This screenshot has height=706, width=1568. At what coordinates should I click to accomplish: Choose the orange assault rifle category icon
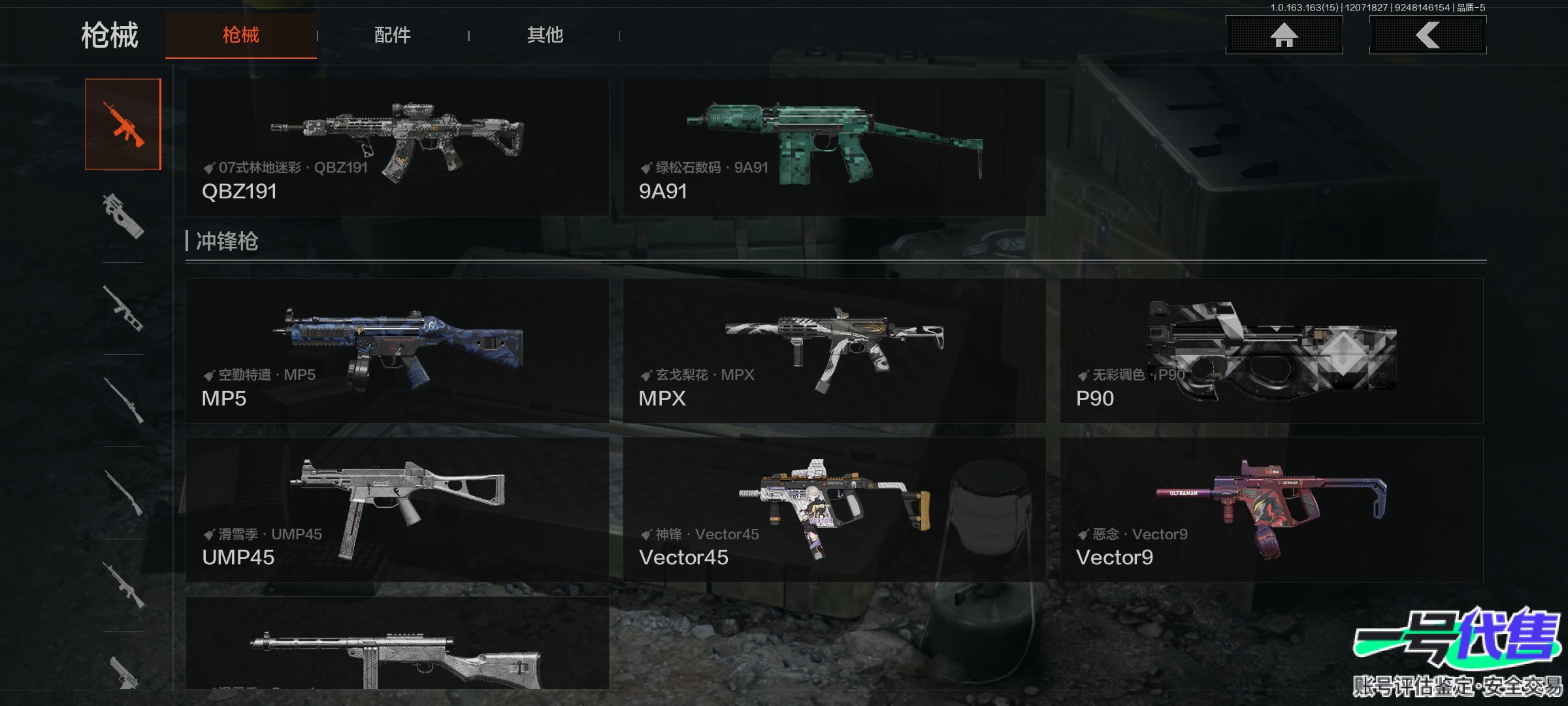tap(123, 124)
